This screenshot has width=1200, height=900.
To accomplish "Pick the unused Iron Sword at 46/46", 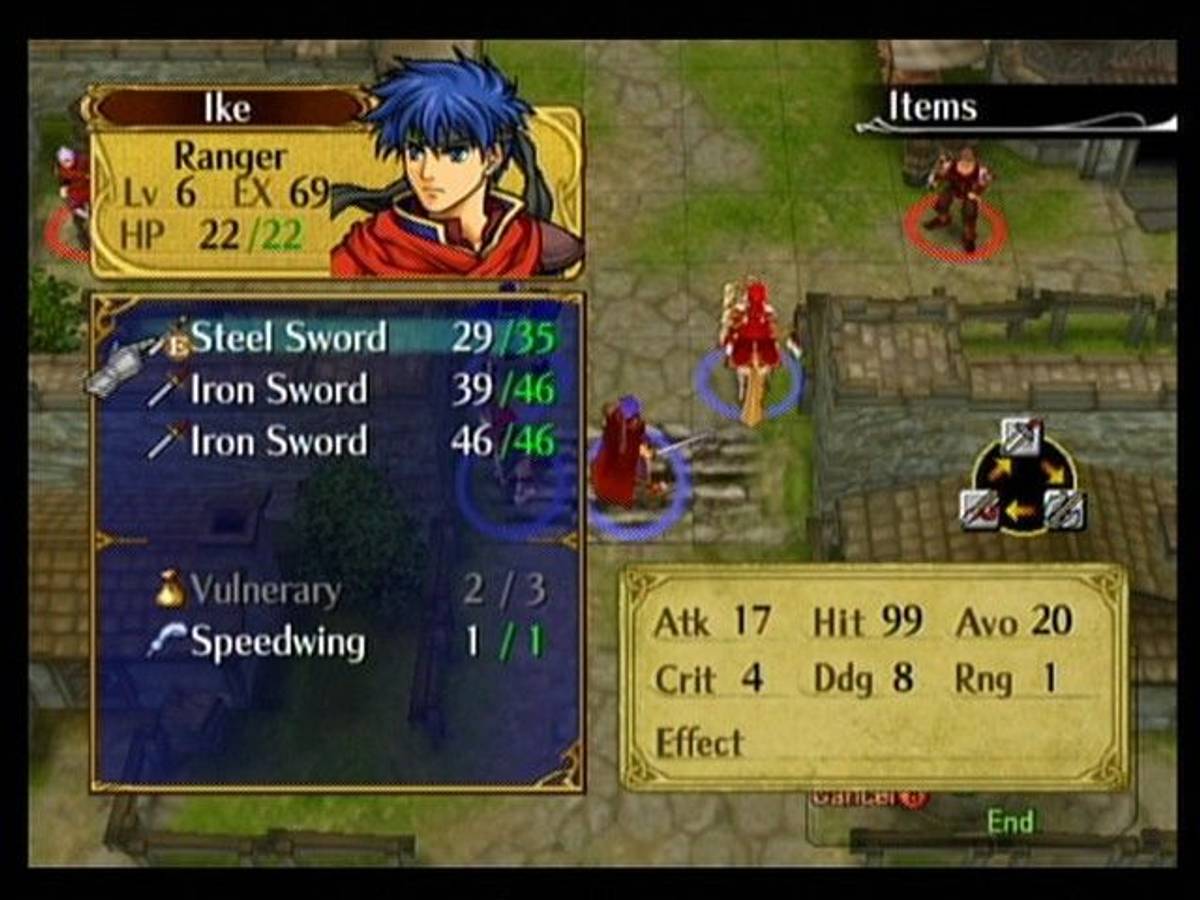I will pyautogui.click(x=278, y=441).
